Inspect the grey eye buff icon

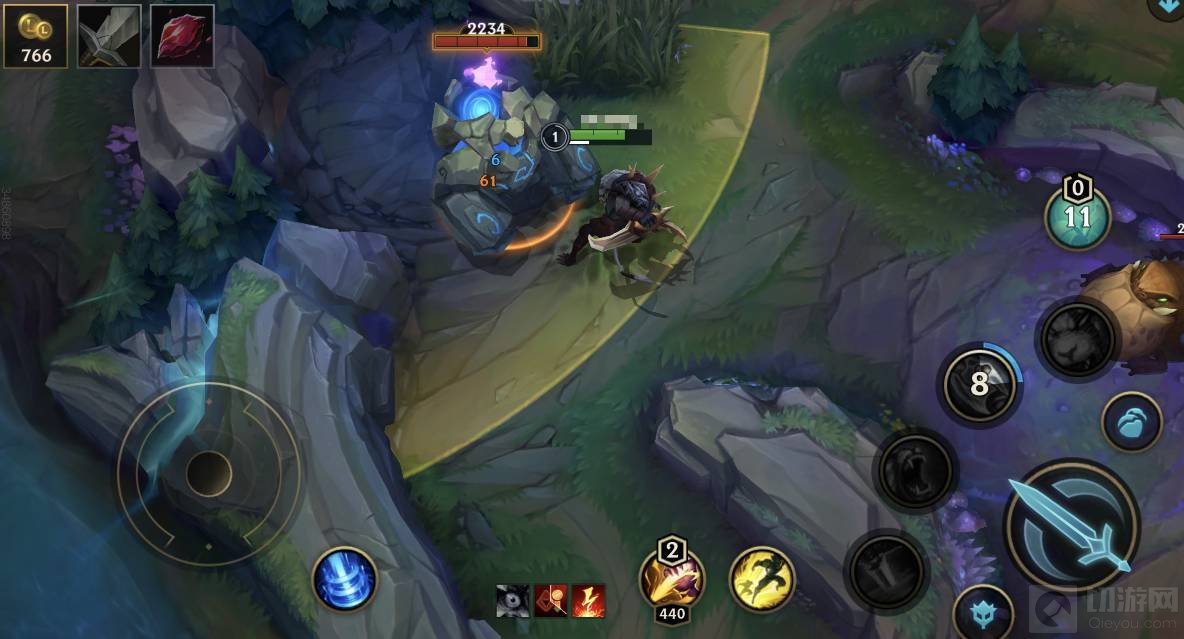click(514, 601)
